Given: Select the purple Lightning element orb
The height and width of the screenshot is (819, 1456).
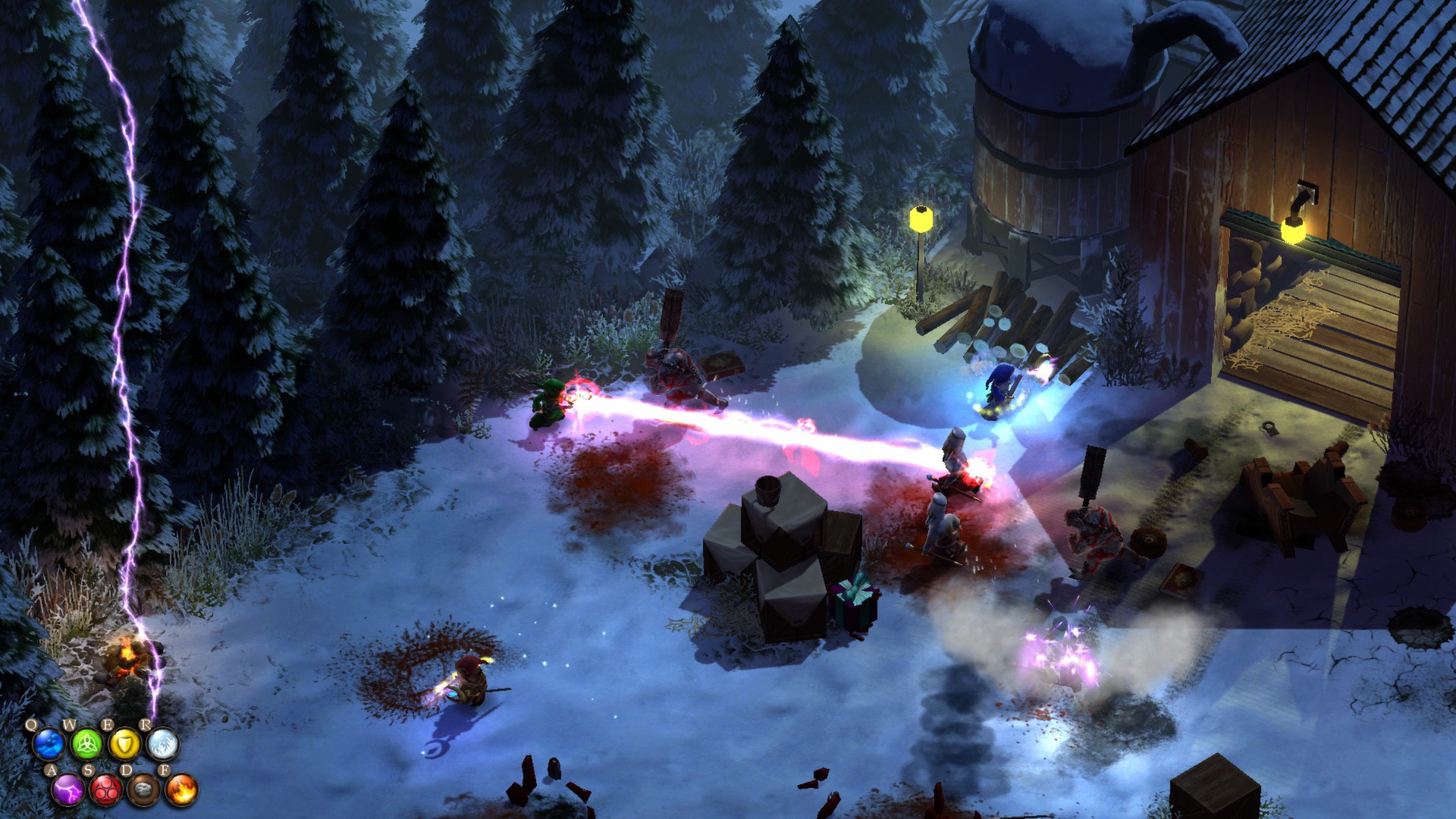Looking at the screenshot, I should coord(68,790).
